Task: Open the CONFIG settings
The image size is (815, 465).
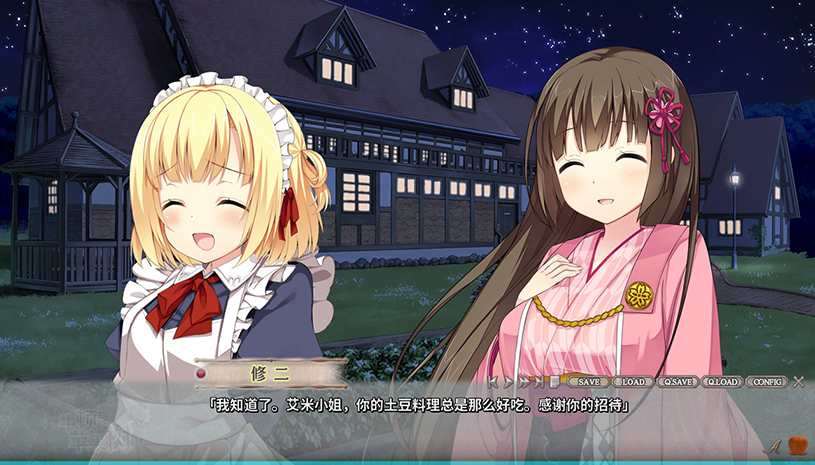Action: (x=768, y=381)
